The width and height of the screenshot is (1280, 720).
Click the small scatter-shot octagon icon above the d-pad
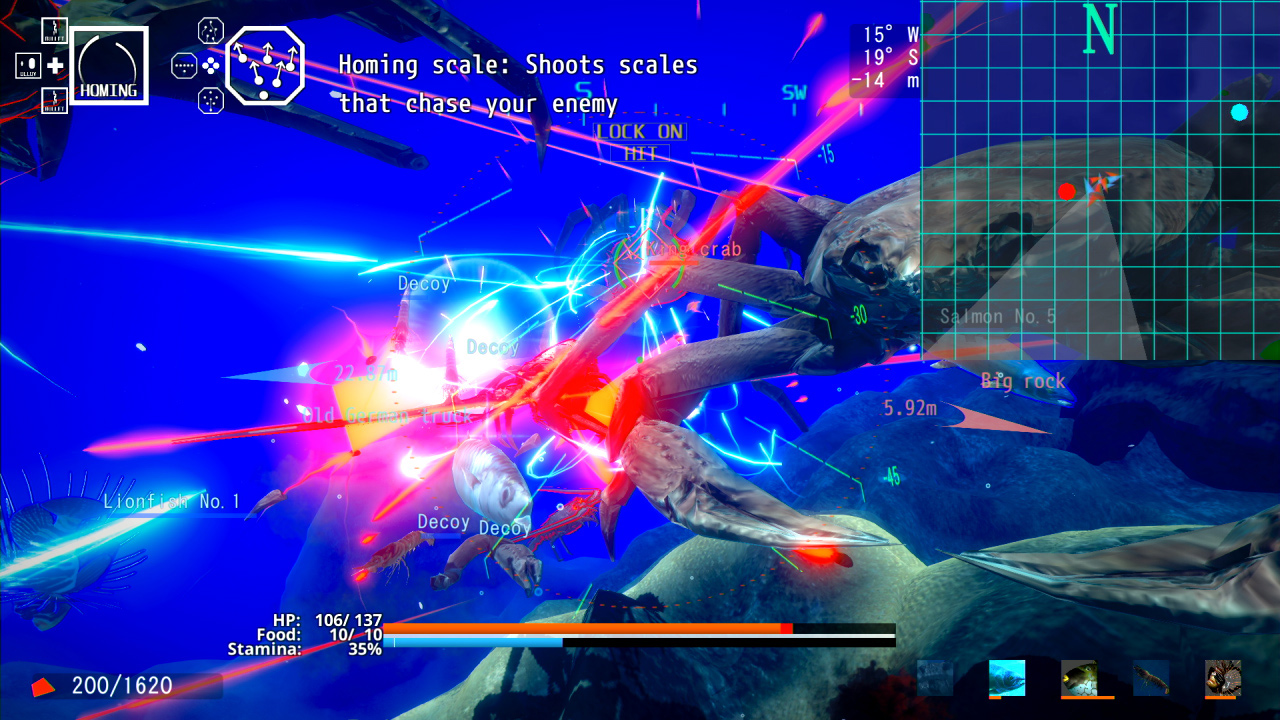211,29
